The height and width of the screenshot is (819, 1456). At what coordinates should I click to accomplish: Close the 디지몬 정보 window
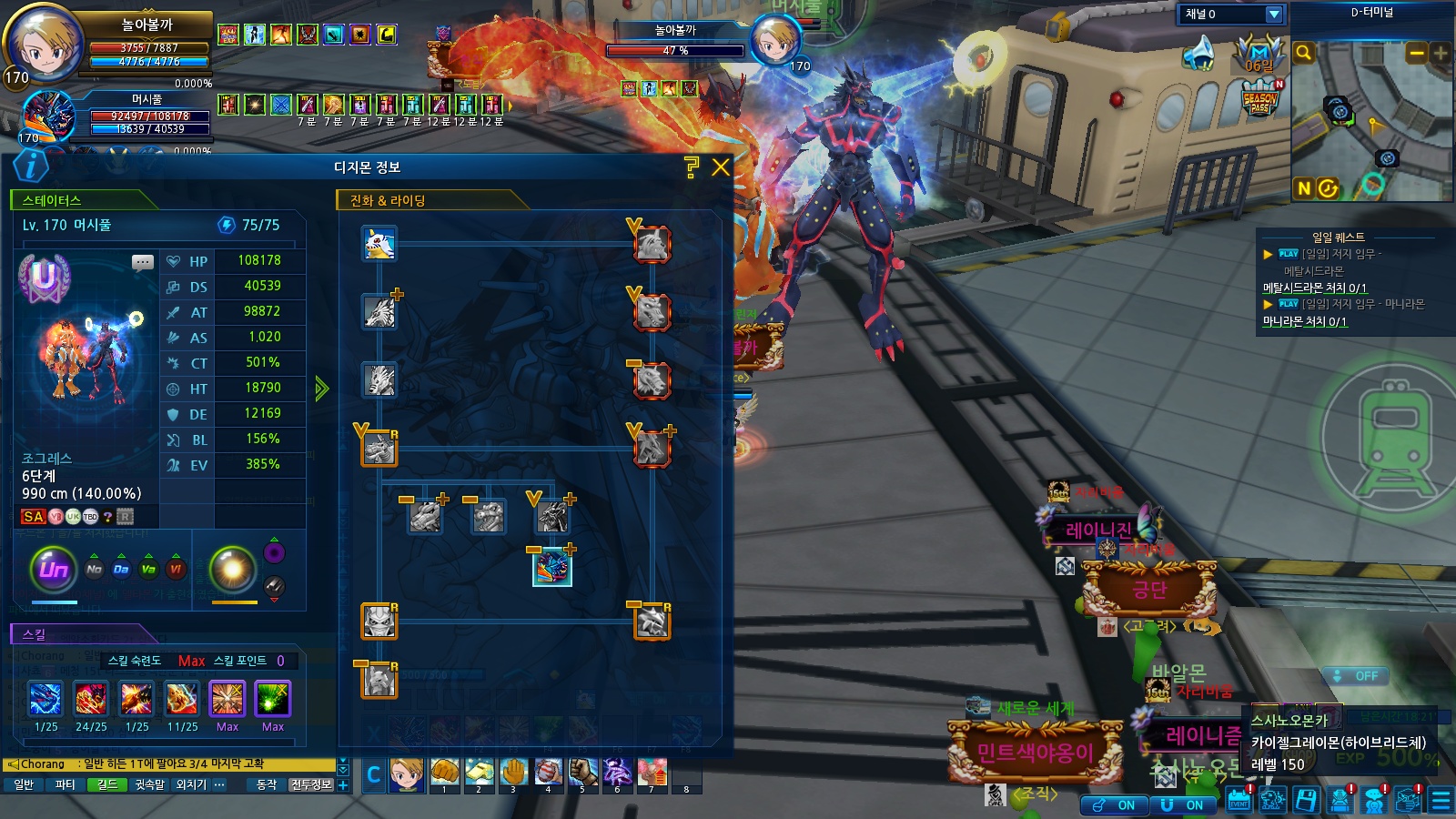click(x=721, y=167)
